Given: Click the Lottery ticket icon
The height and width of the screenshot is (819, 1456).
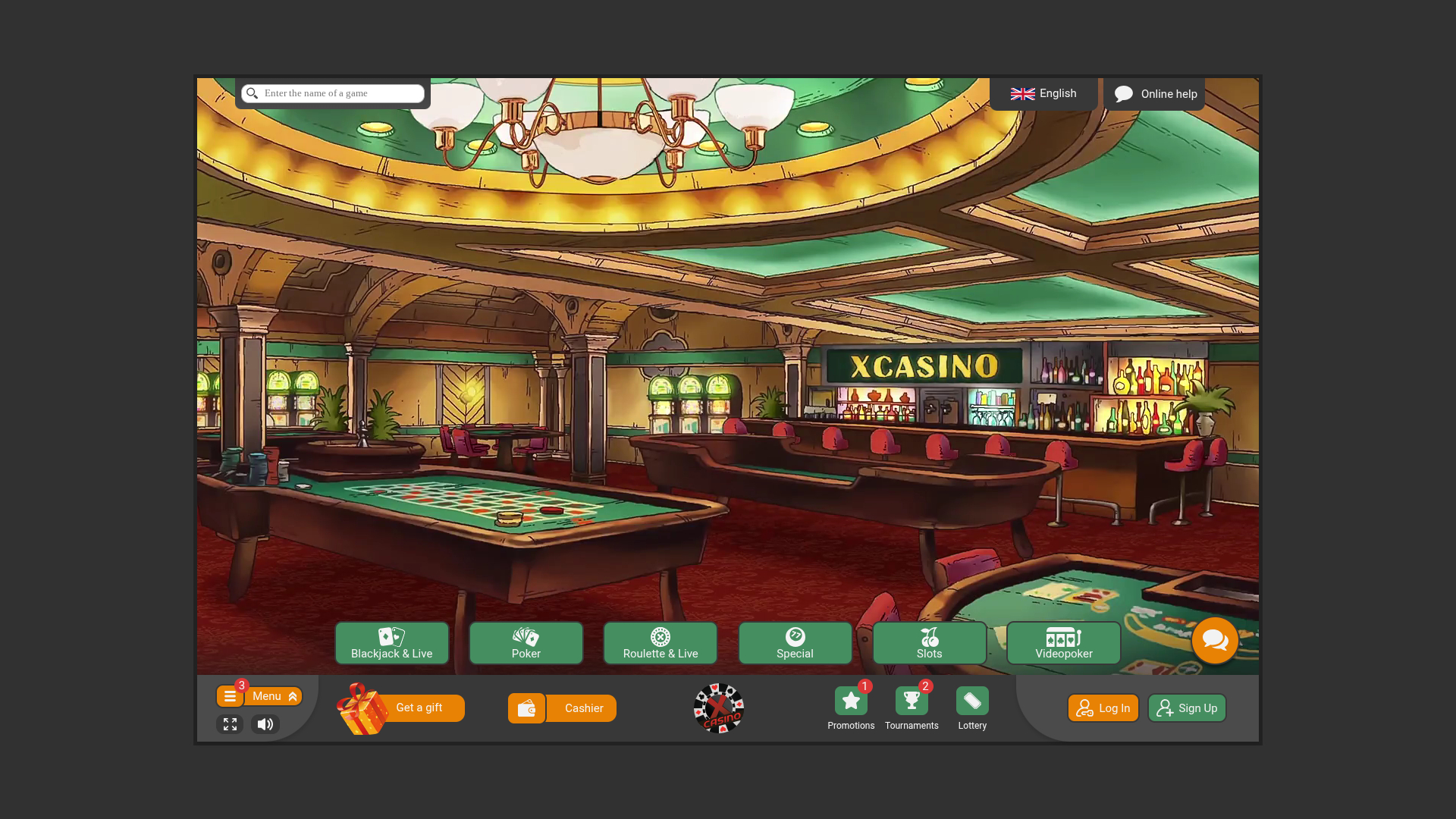Looking at the screenshot, I should click(971, 701).
